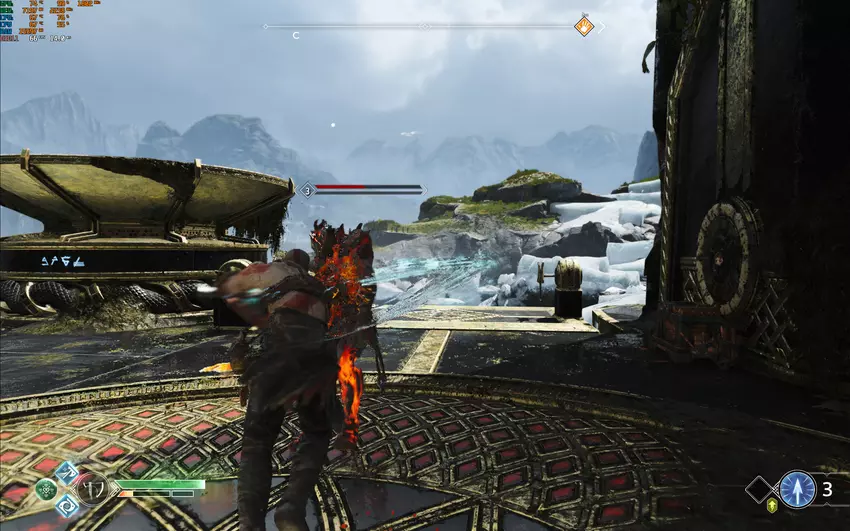The image size is (850, 531).
Task: Select the upper blue runic attack diamond
Action: 68,473
